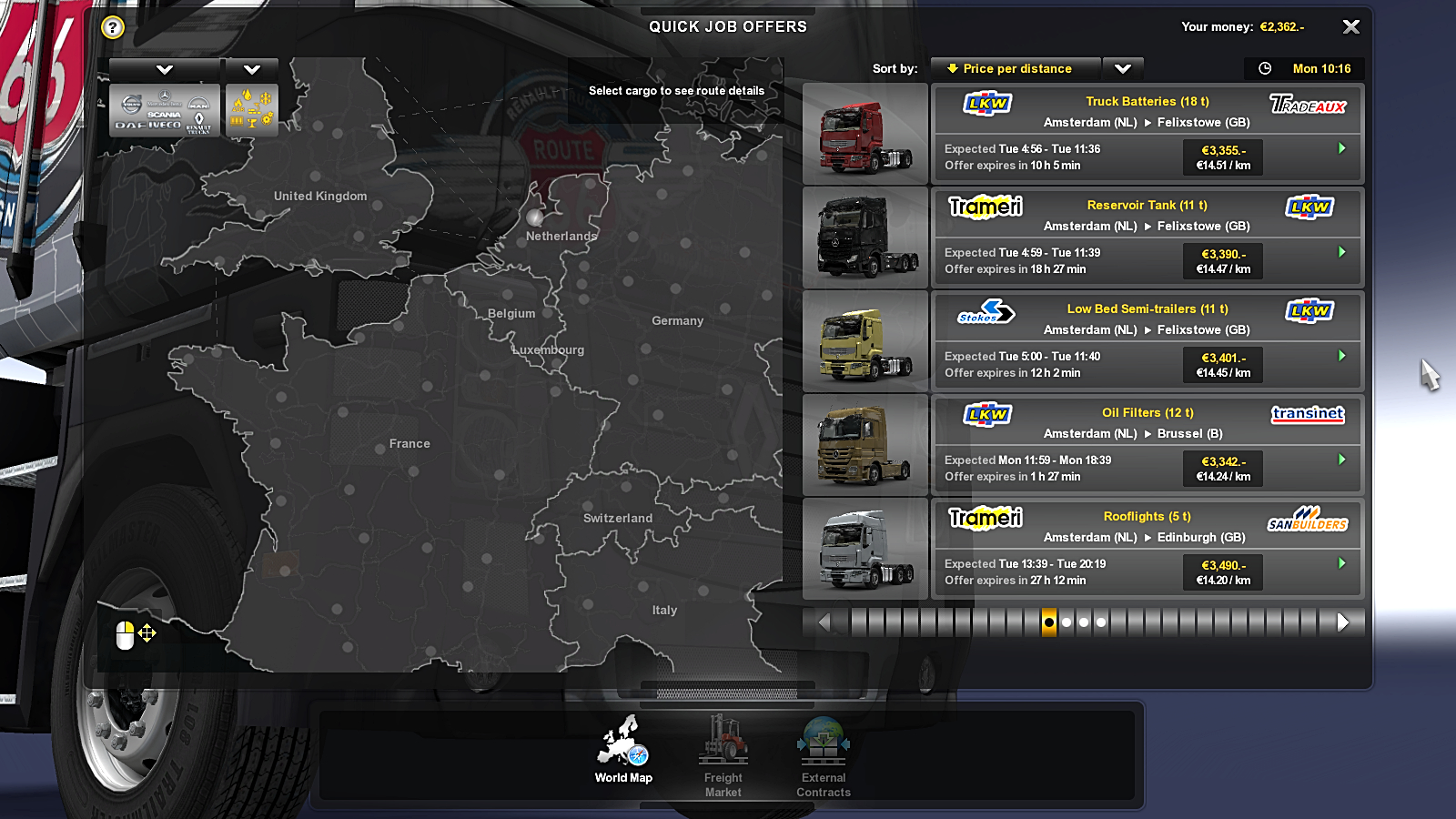The image size is (1456, 819).
Task: Select the Truck Batteries job offer
Action: [1147, 134]
